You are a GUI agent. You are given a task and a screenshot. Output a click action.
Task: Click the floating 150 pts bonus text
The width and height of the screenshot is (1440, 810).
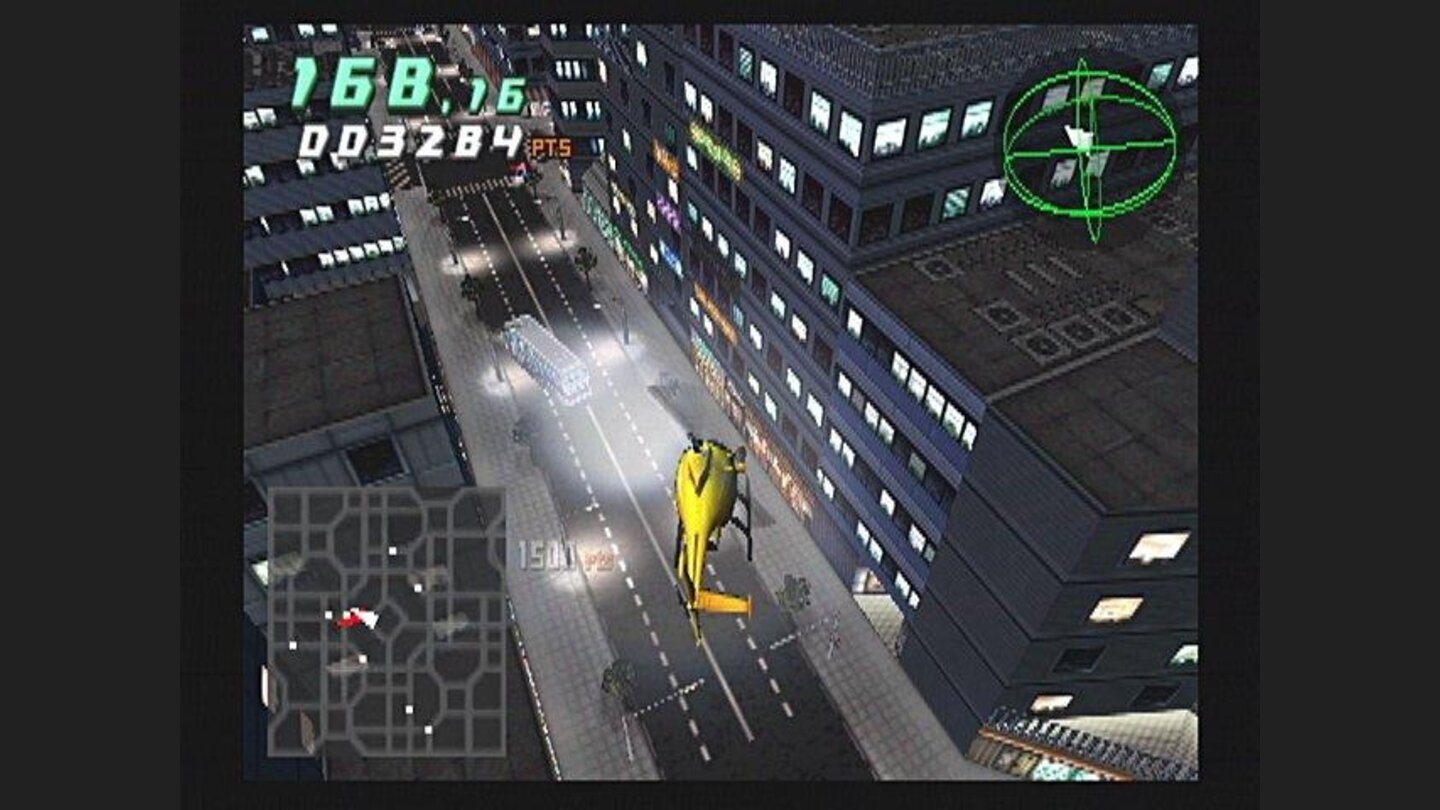(x=557, y=552)
